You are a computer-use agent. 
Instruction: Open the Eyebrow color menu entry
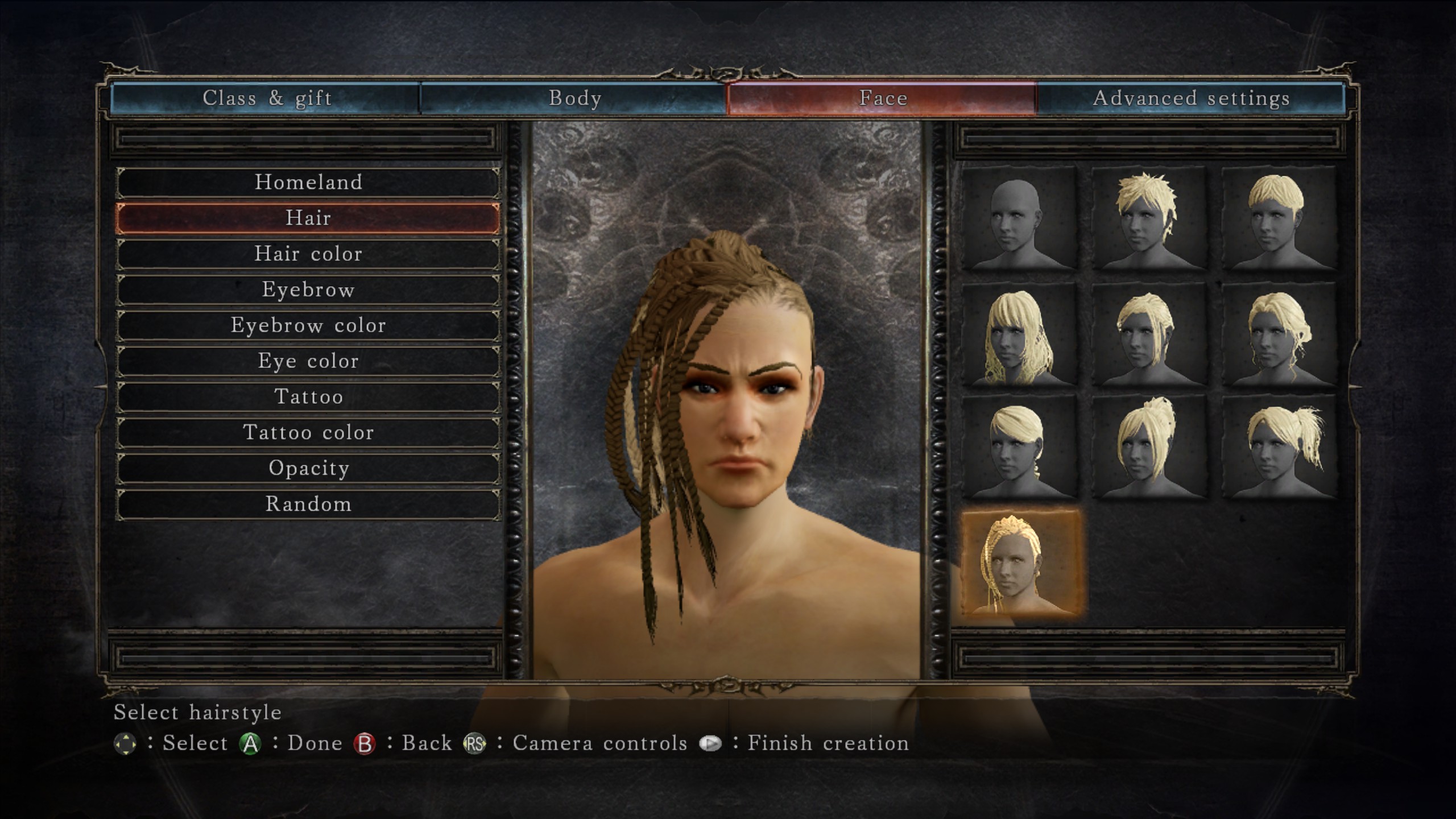click(x=309, y=325)
